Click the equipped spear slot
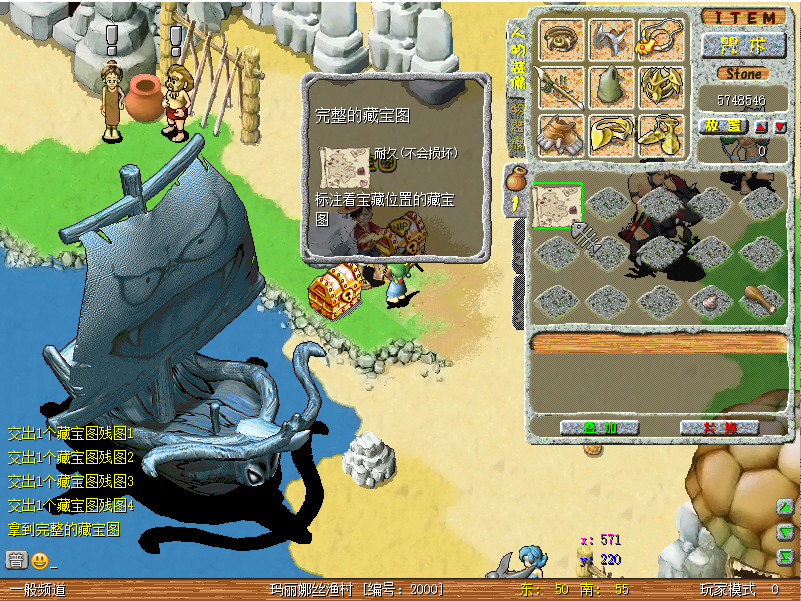 pos(562,89)
